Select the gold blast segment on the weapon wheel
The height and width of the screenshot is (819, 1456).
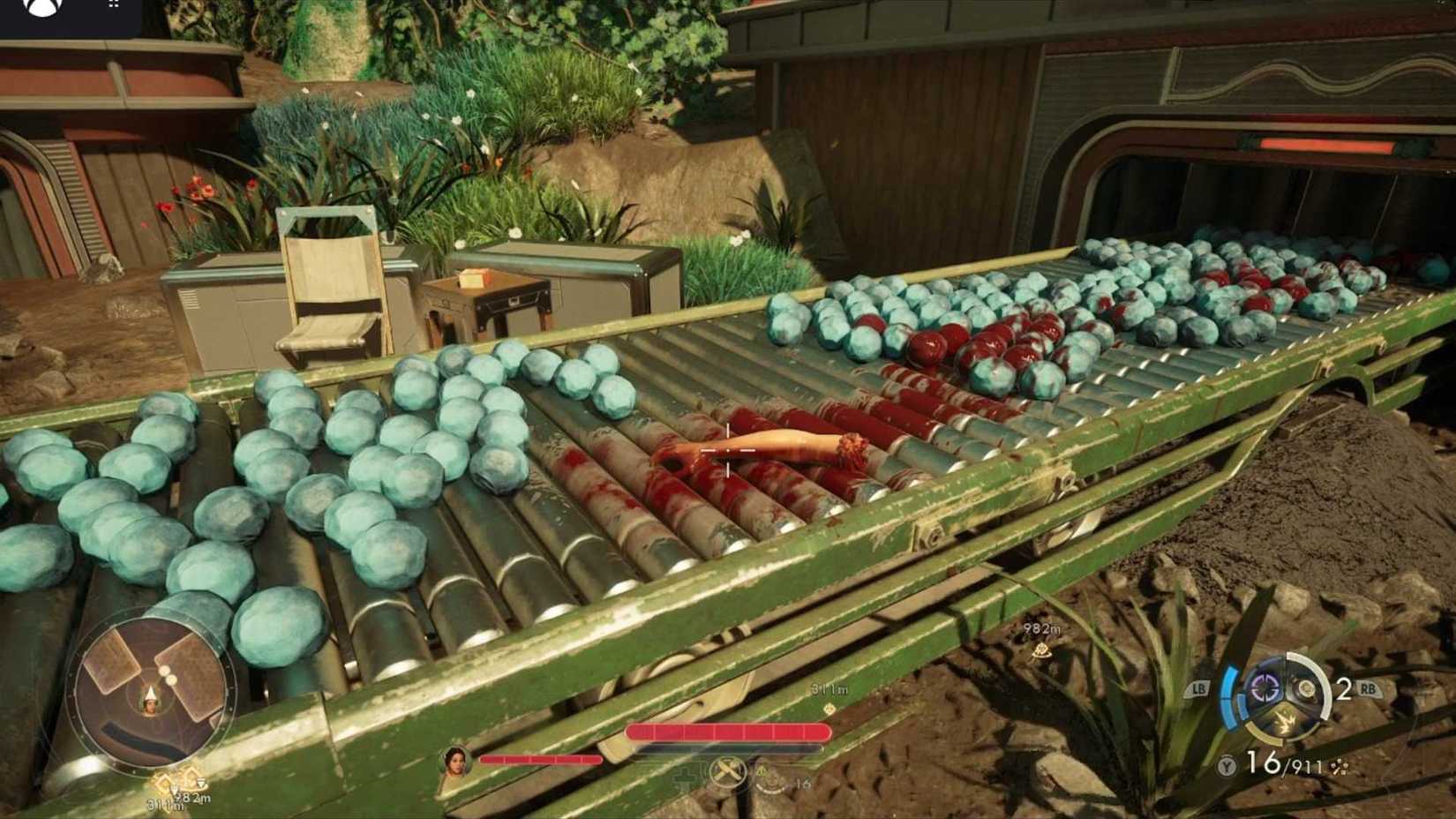coord(1286,721)
